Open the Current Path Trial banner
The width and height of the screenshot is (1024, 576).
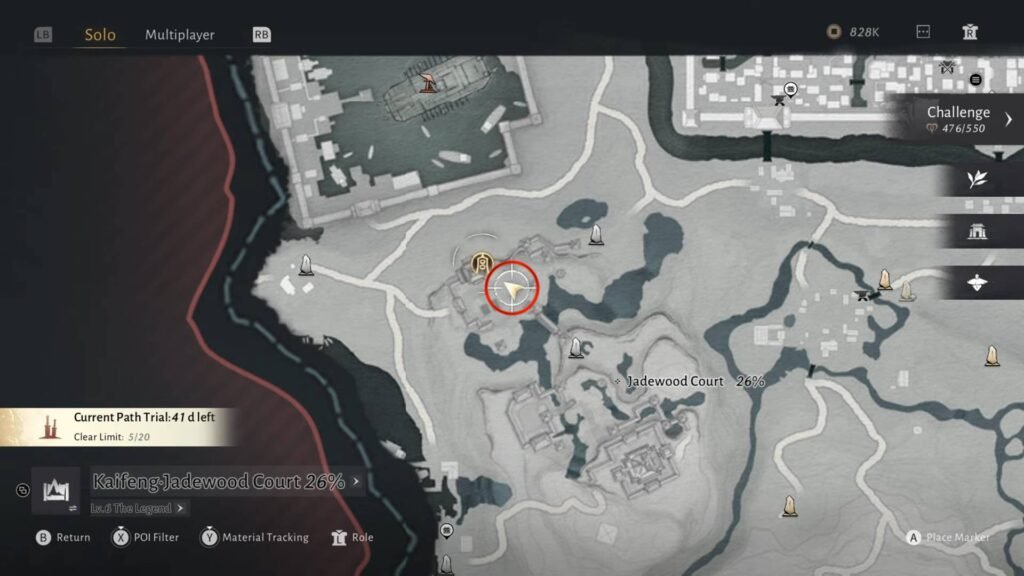120,425
